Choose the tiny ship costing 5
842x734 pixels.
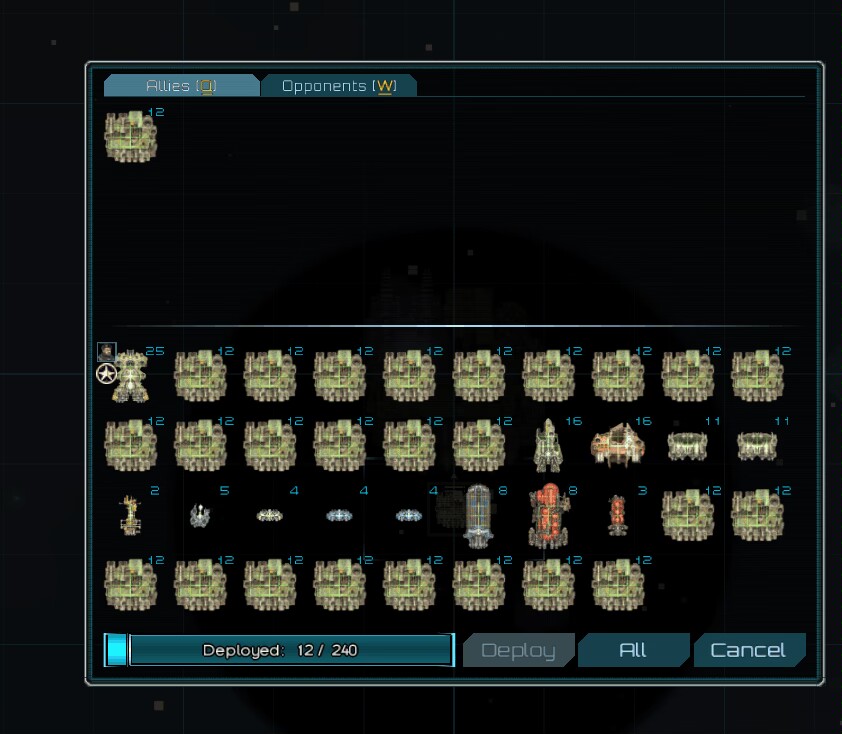point(200,515)
